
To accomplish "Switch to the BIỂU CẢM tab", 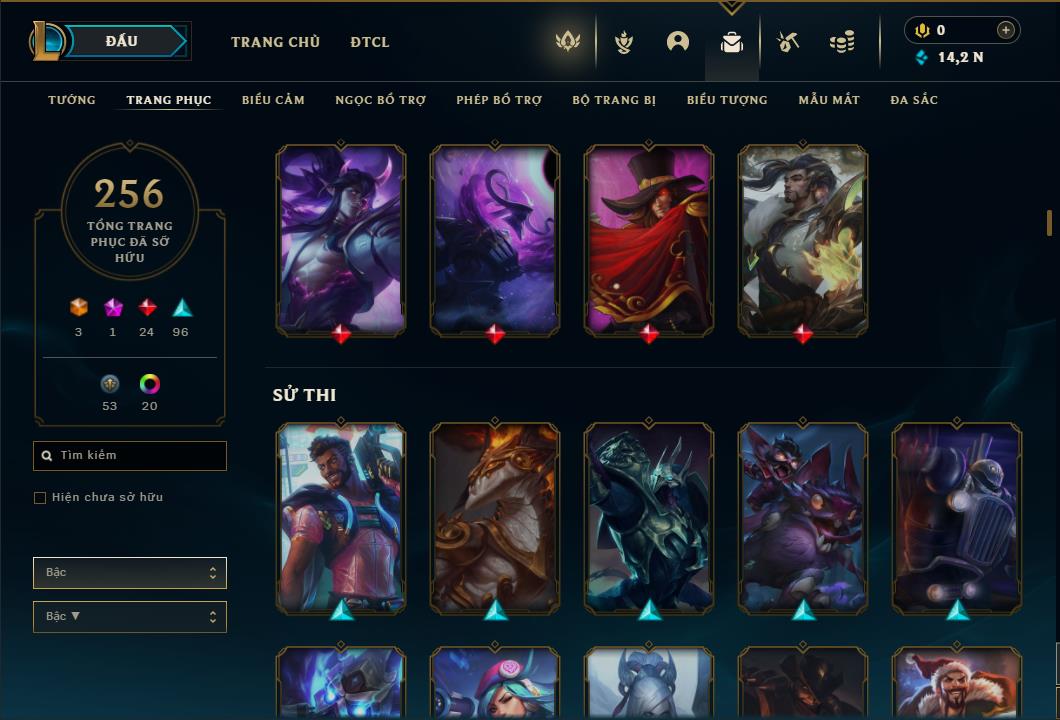I will 273,100.
